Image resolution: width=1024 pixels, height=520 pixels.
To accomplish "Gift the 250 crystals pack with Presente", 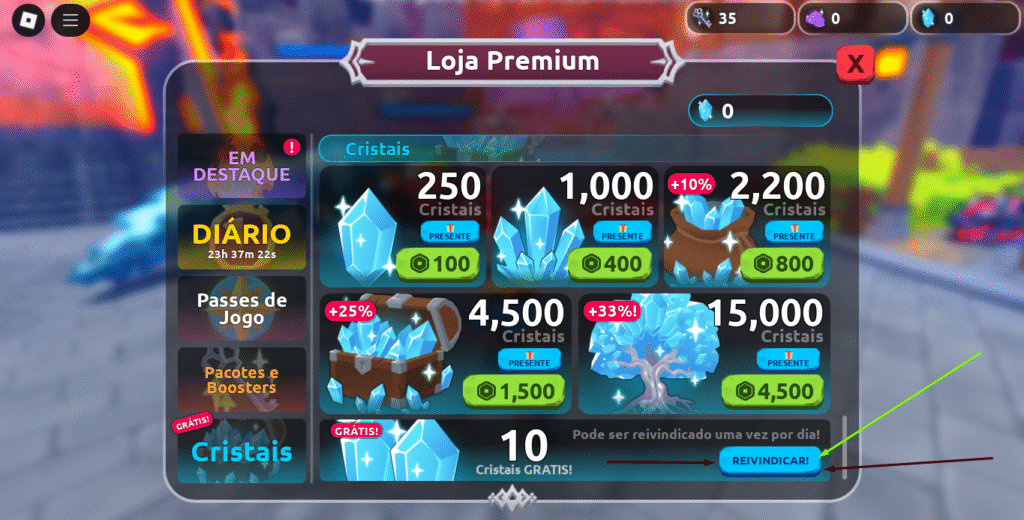I will [x=450, y=232].
